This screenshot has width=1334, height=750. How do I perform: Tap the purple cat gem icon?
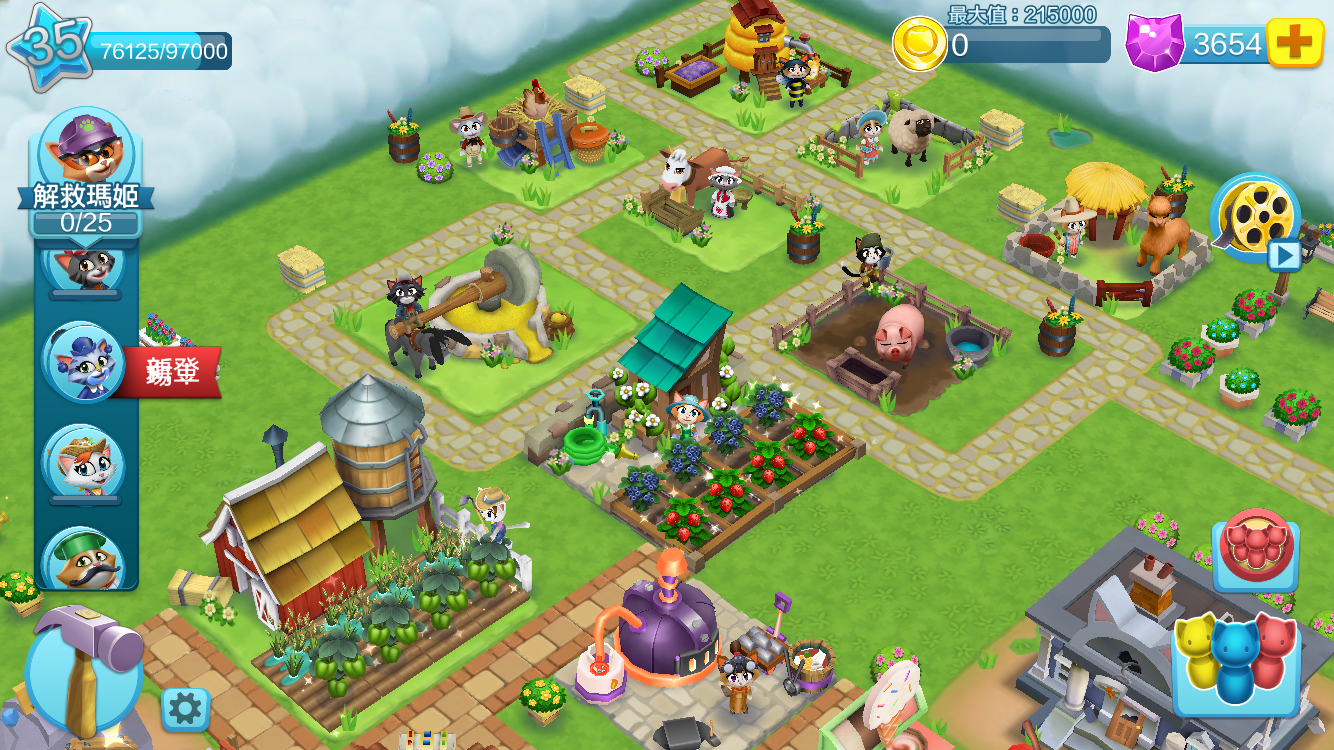pyautogui.click(x=1154, y=43)
